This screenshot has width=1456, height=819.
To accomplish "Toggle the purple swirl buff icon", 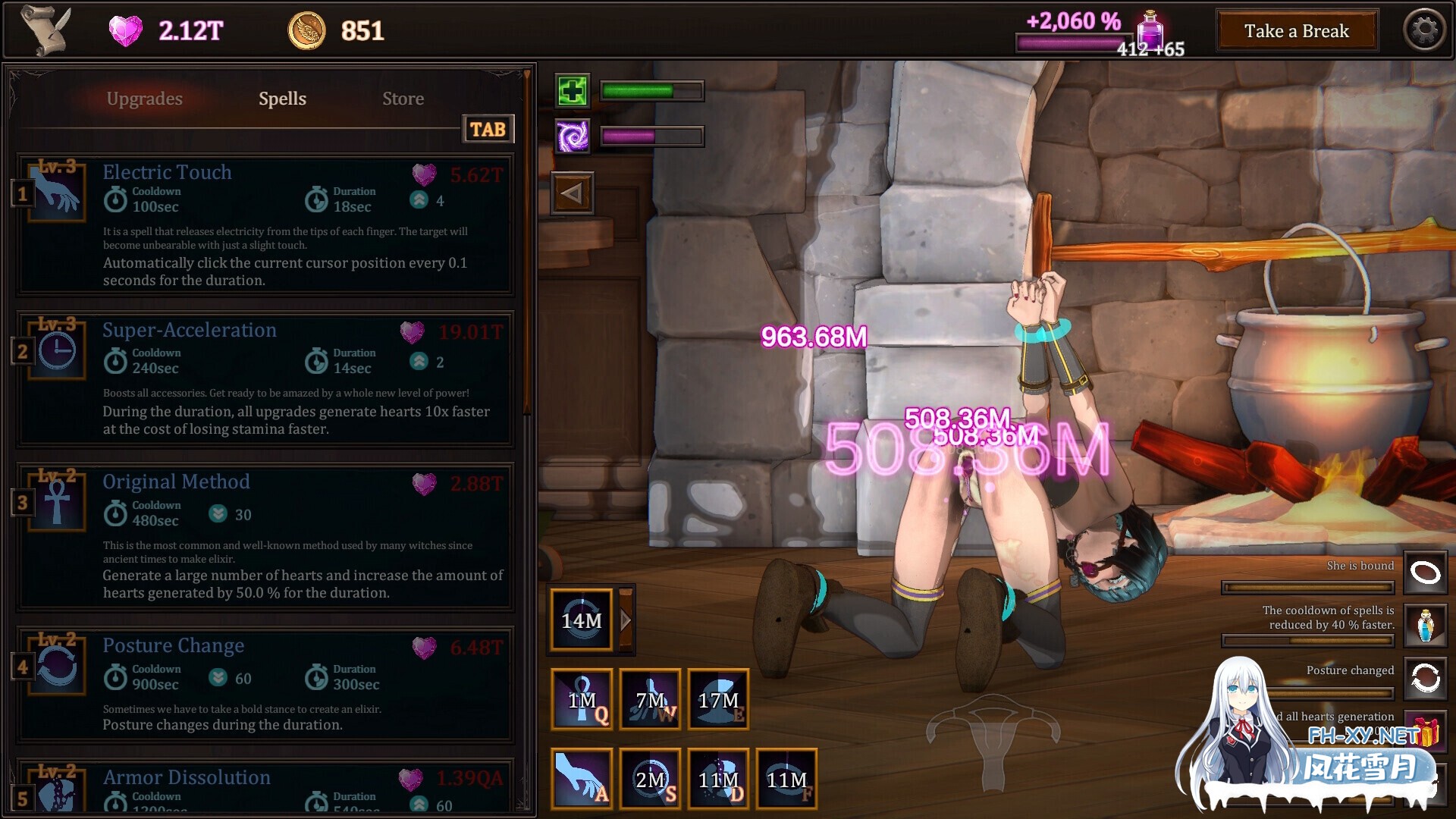I will click(x=573, y=136).
